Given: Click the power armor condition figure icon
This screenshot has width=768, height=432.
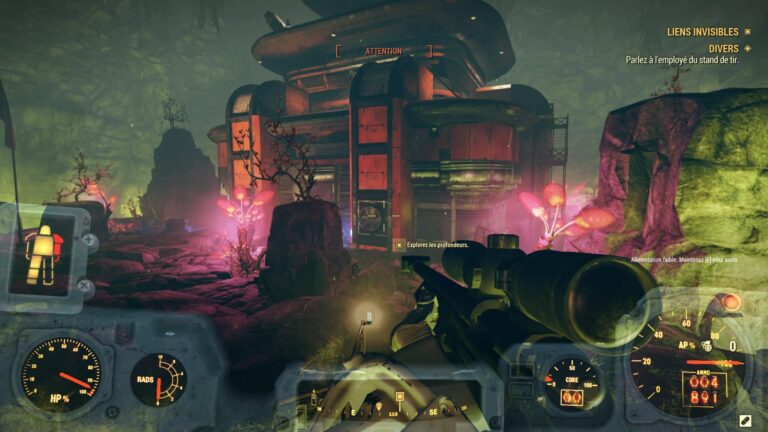Looking at the screenshot, I should click(41, 250).
